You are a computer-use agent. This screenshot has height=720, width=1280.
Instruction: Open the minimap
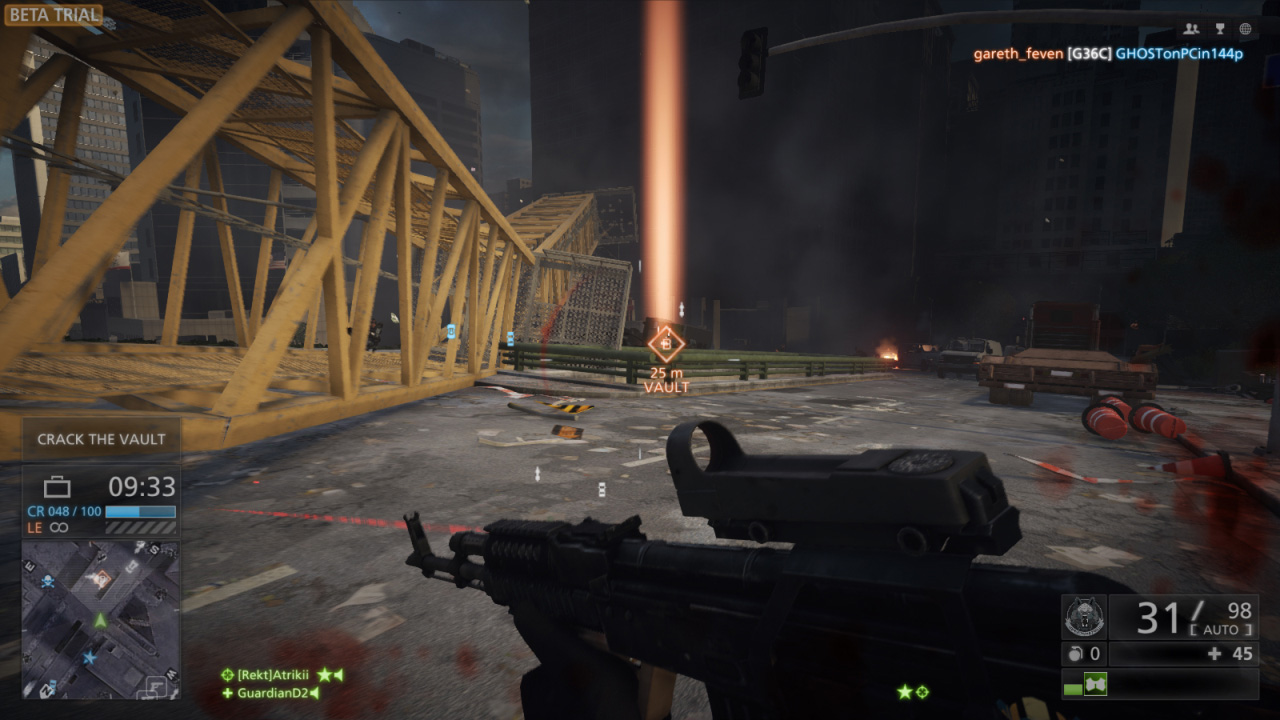pyautogui.click(x=100, y=620)
